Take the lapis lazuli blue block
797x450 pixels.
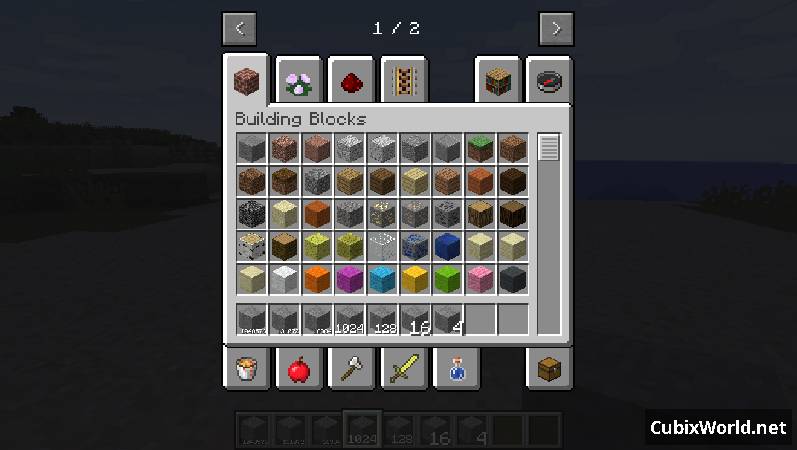448,246
